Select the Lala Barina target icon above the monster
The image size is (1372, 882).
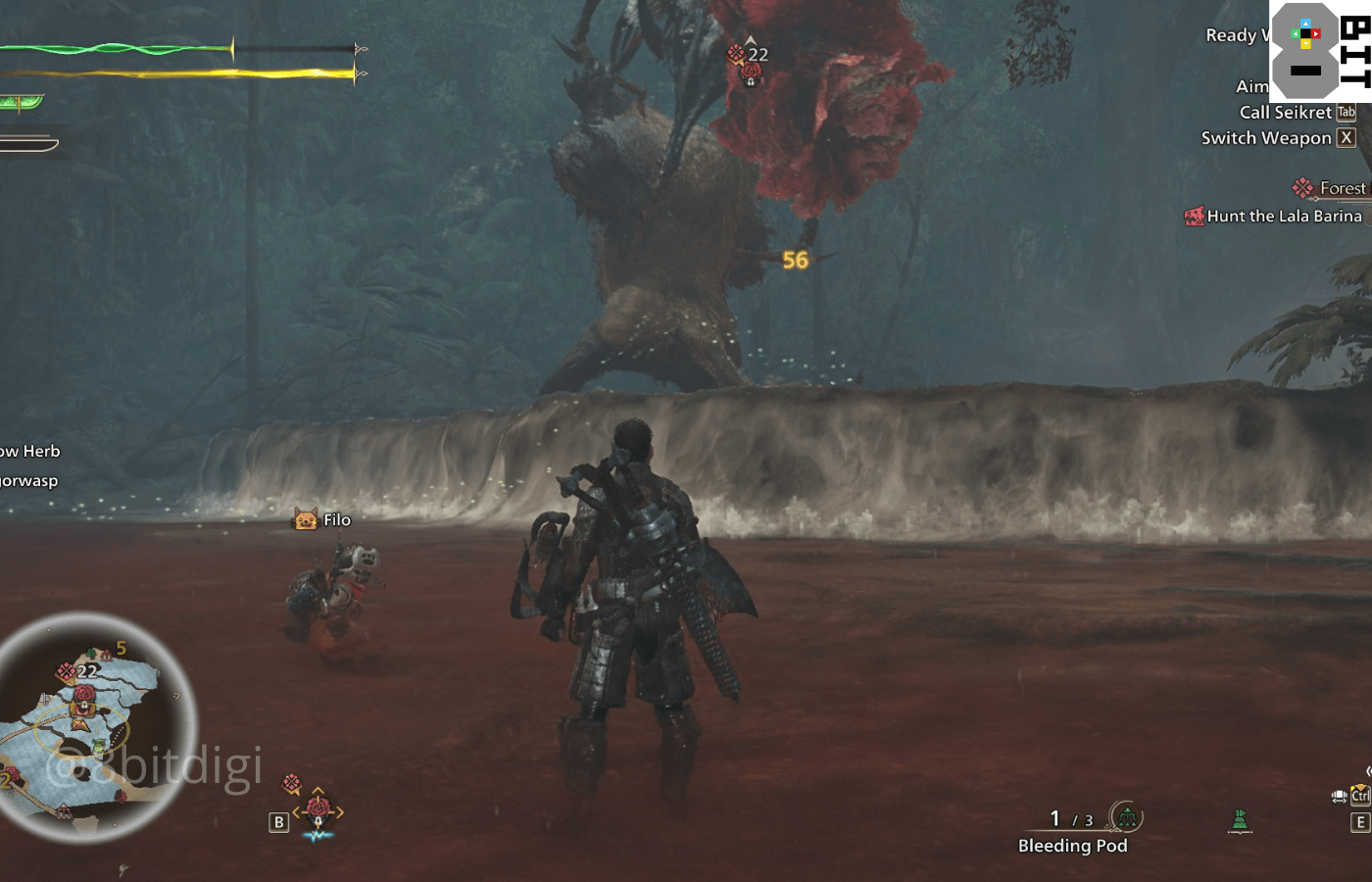point(751,72)
